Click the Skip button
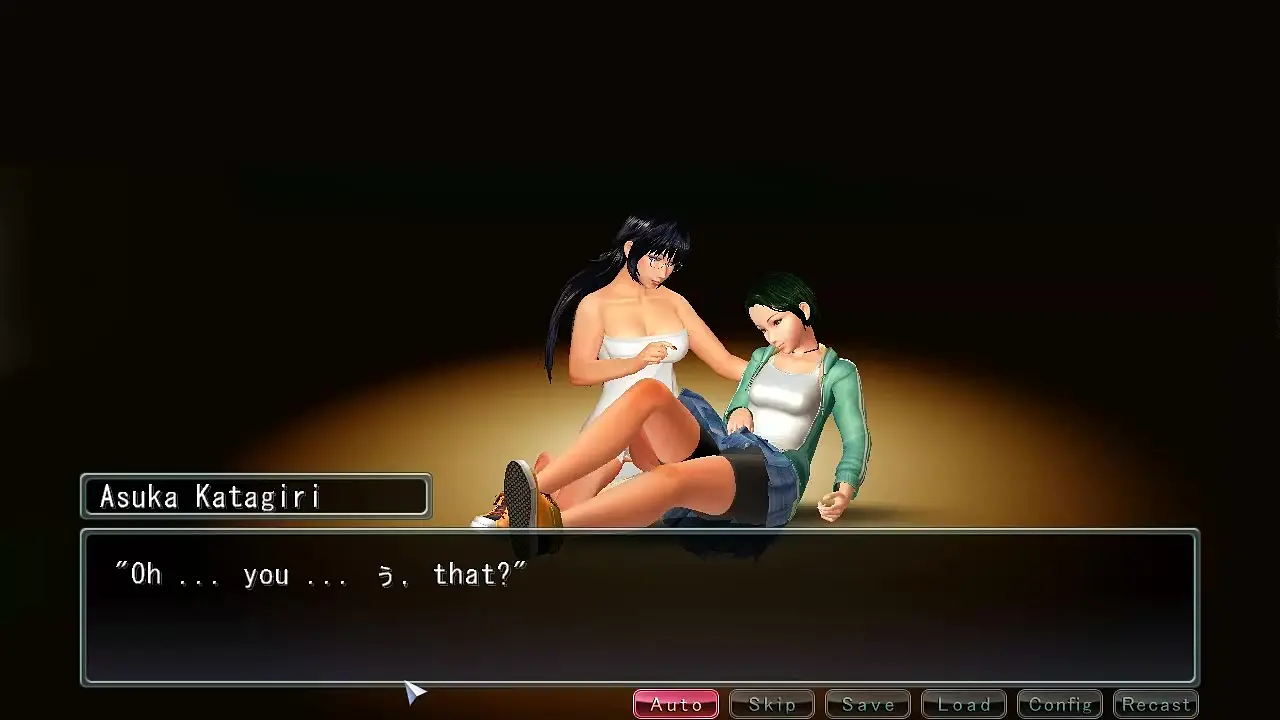Viewport: 1280px width, 720px height. pos(772,704)
